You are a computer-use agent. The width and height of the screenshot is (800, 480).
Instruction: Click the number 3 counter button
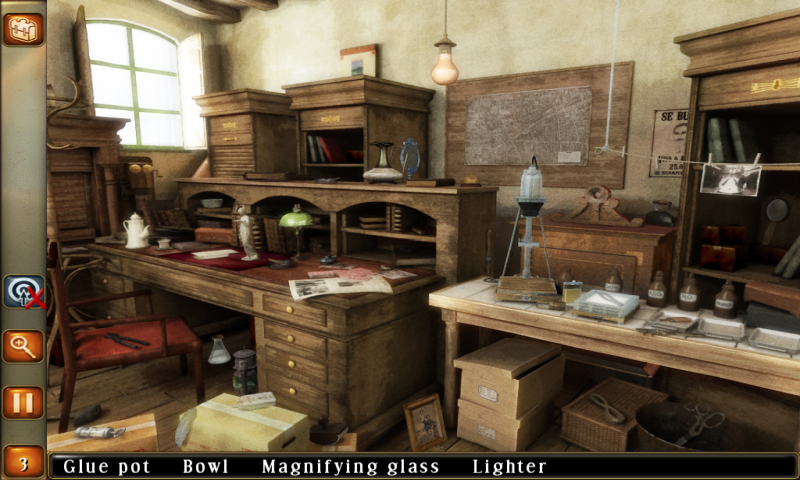click(x=23, y=461)
